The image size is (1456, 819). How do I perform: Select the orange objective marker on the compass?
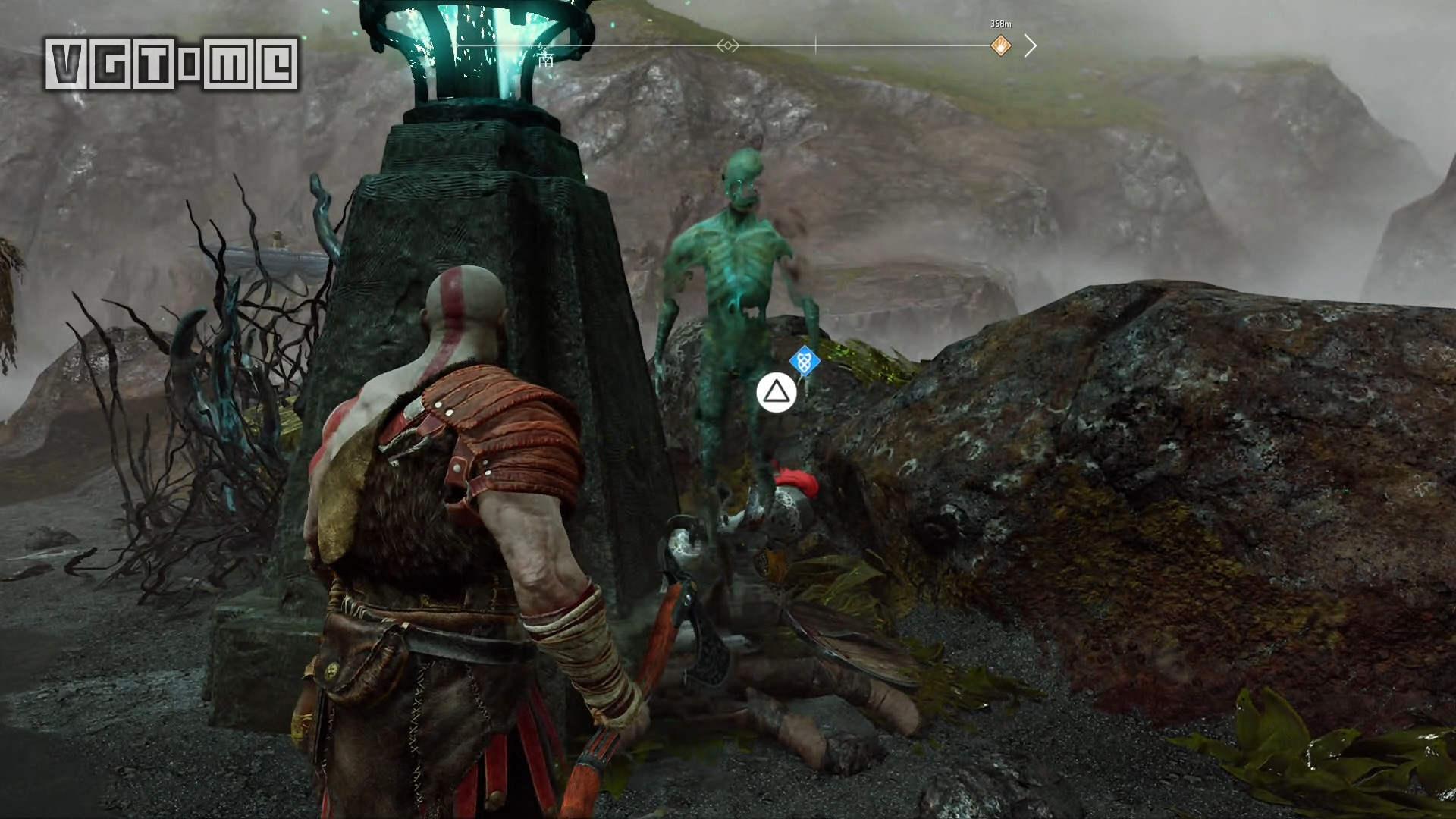[x=1001, y=46]
